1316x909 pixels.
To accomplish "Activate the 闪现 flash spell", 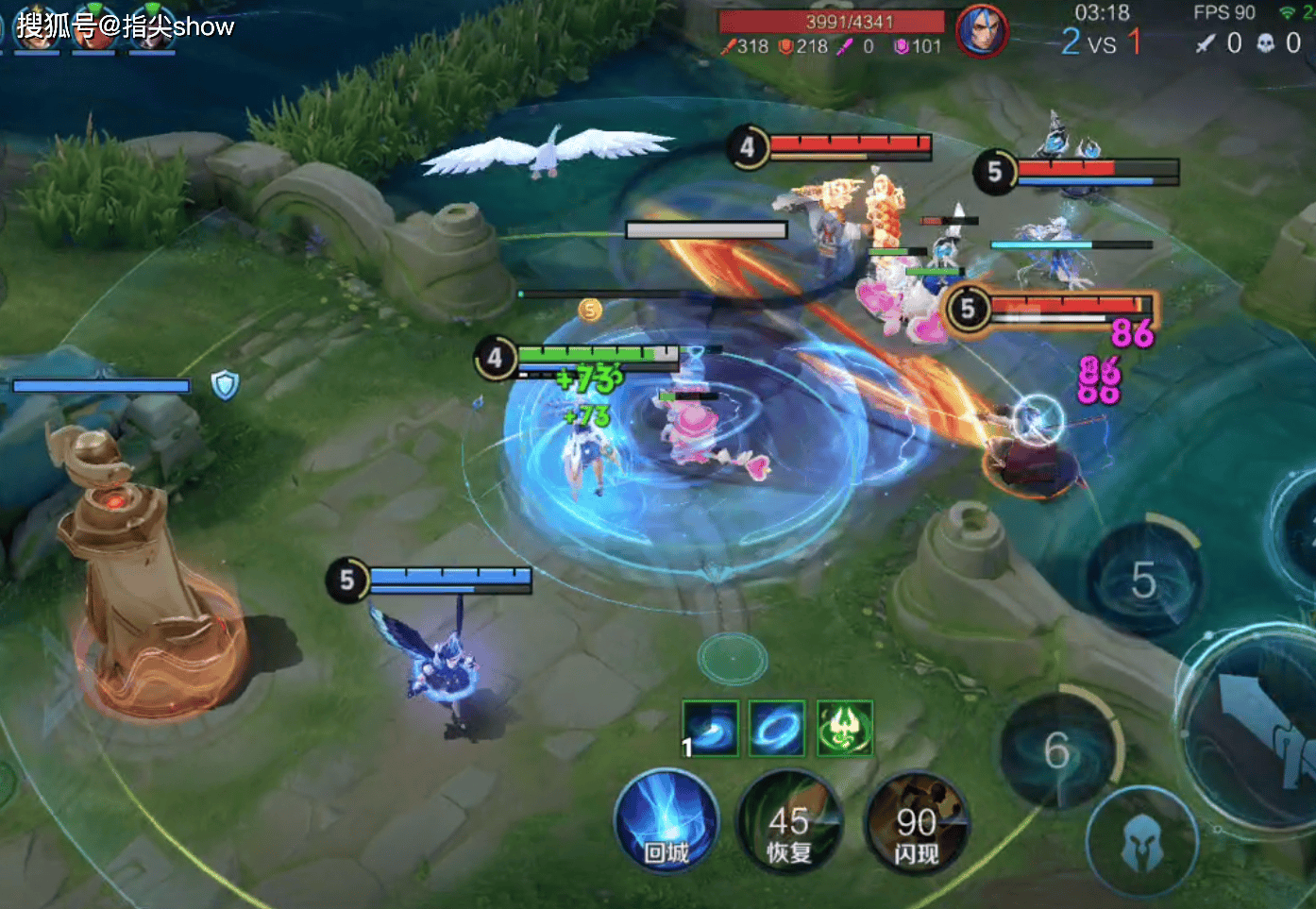I will (x=916, y=823).
